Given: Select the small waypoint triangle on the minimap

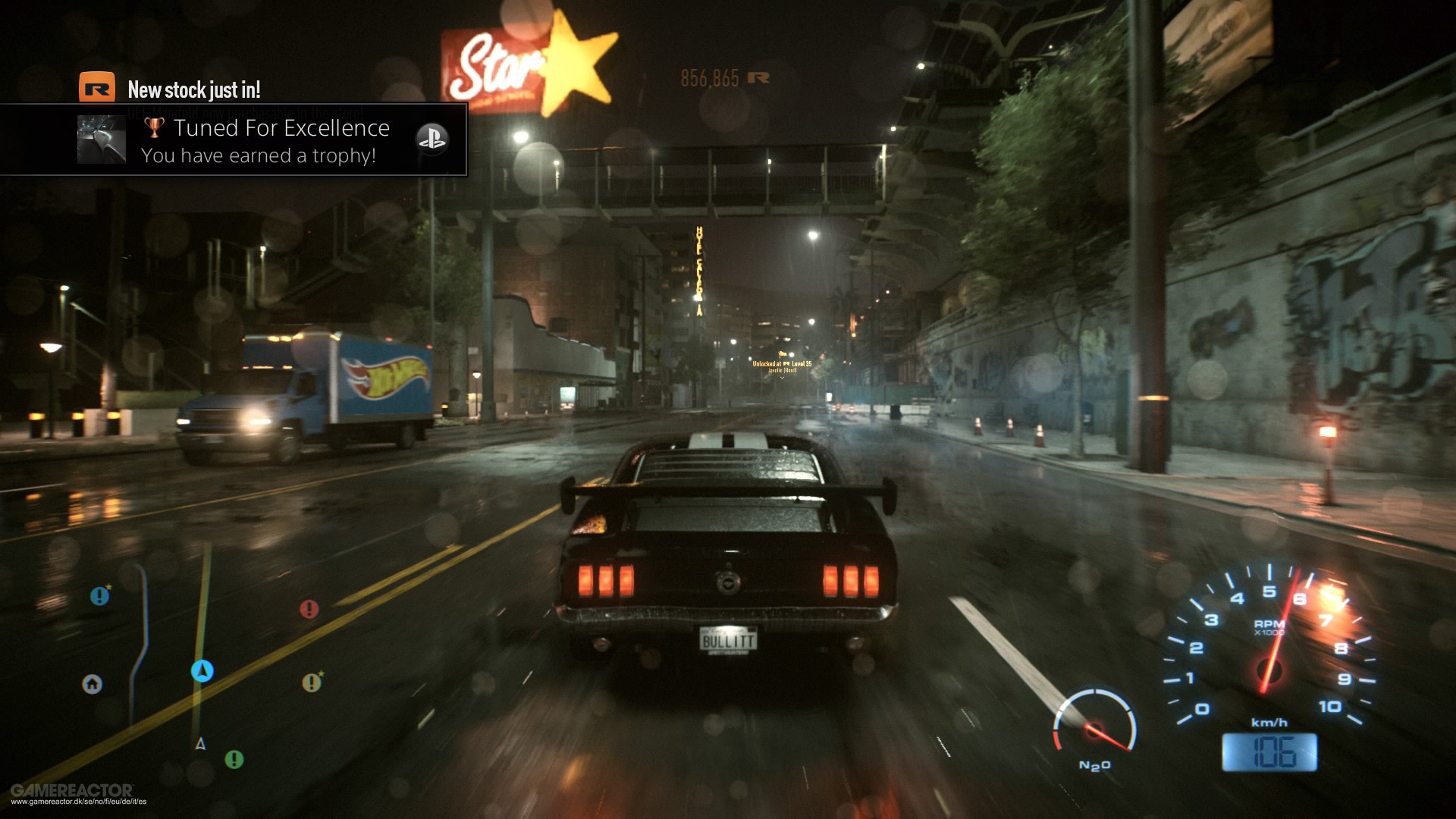Looking at the screenshot, I should coord(201,744).
